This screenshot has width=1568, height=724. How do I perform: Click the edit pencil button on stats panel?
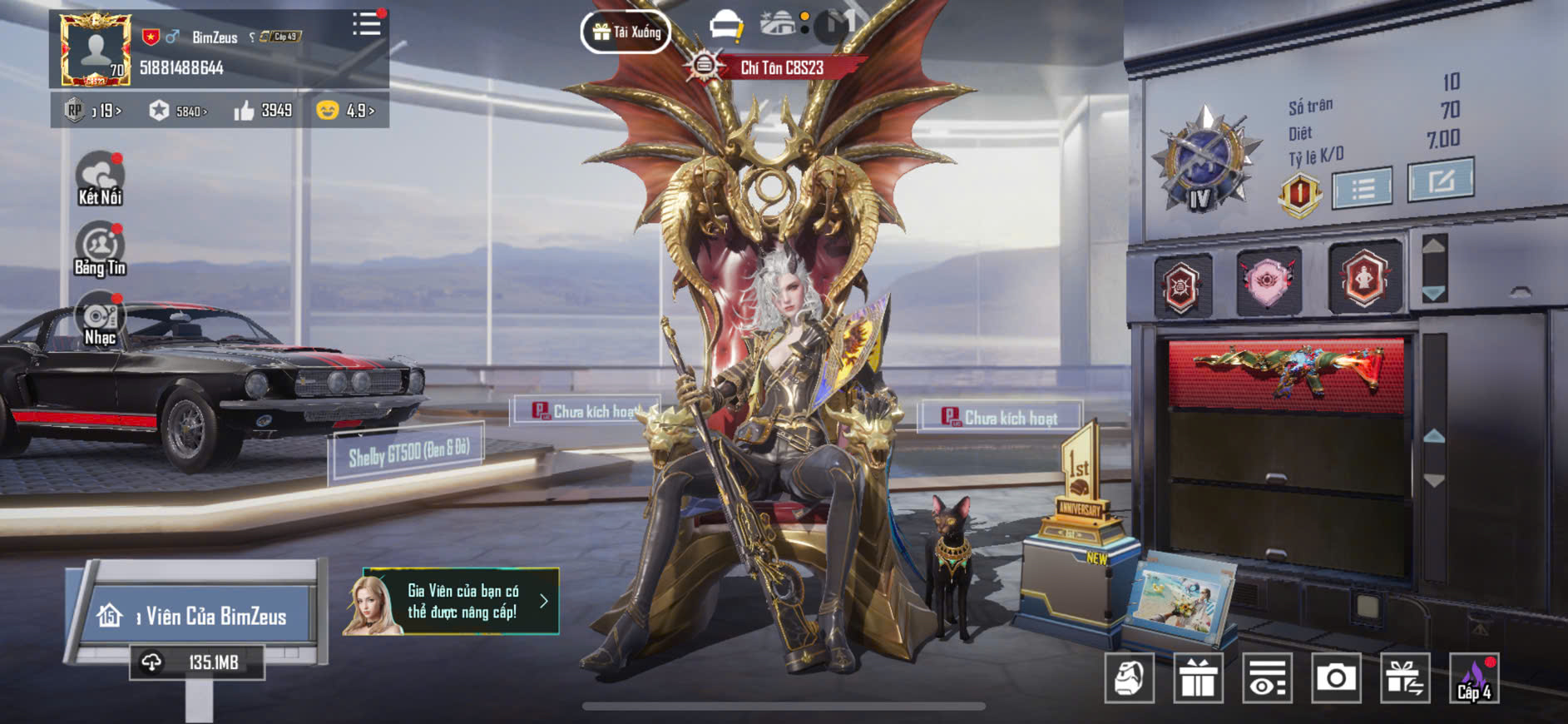point(1440,181)
